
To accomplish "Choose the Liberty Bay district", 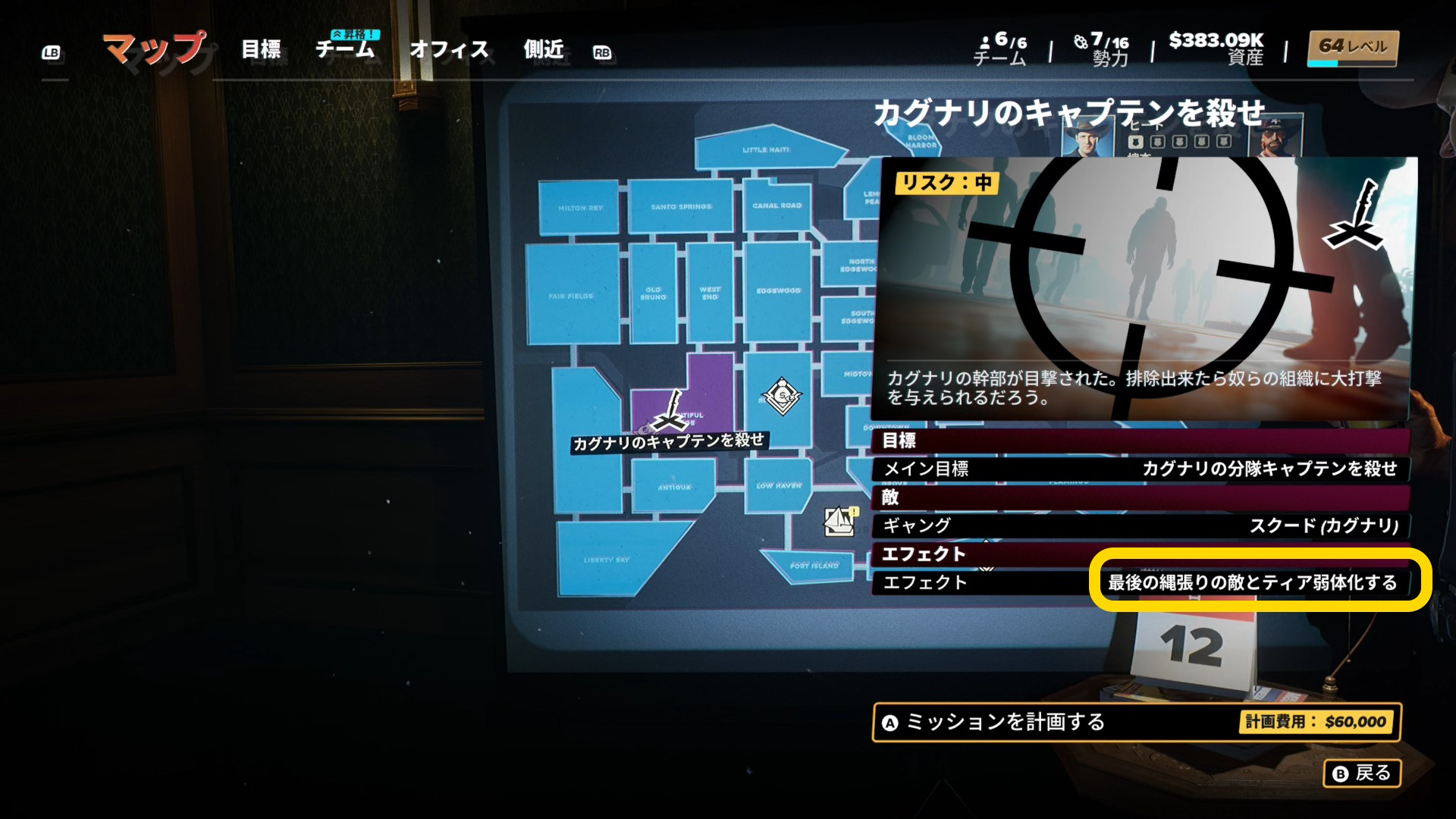I will point(606,560).
